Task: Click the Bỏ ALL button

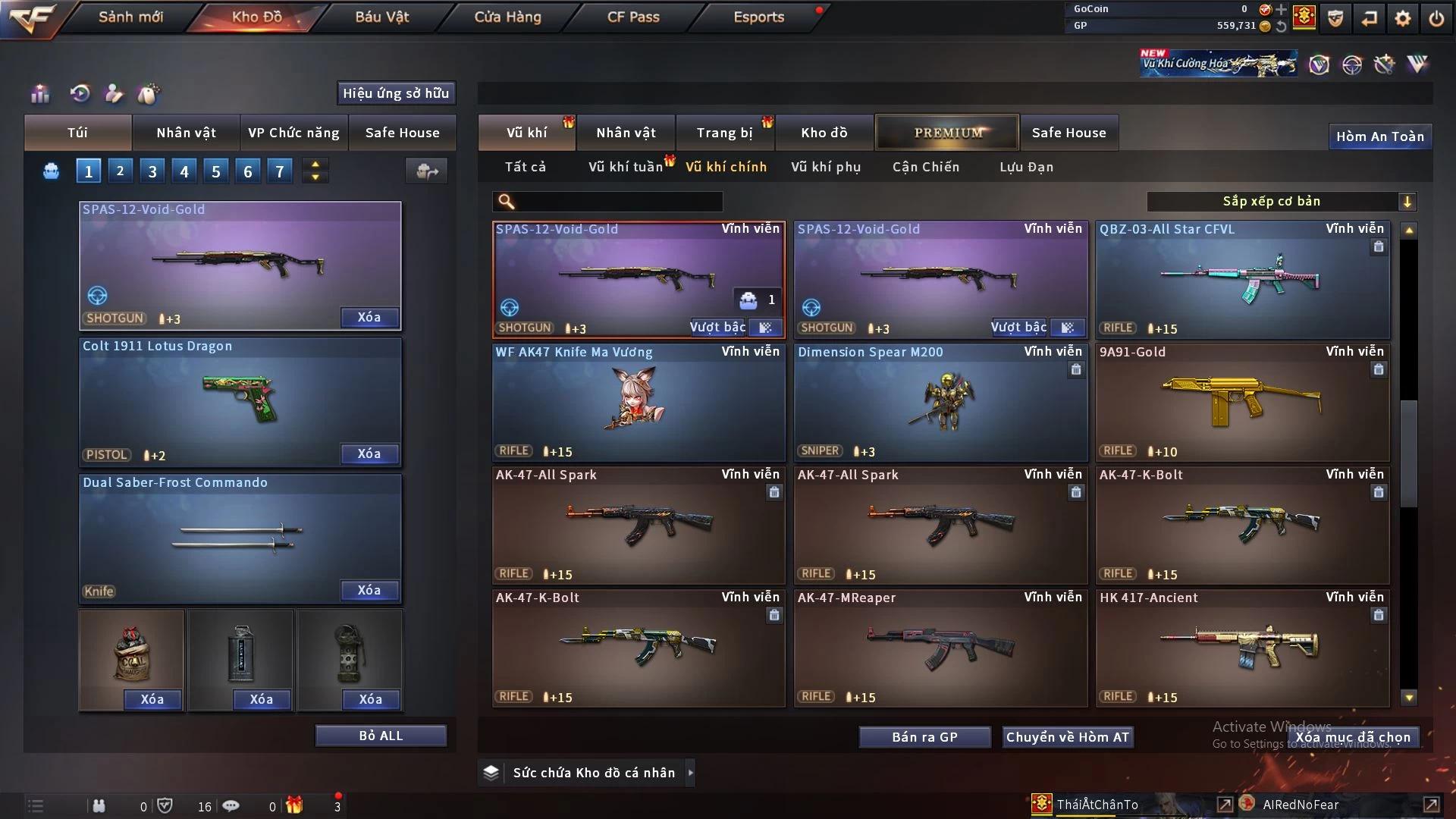Action: 381,736
